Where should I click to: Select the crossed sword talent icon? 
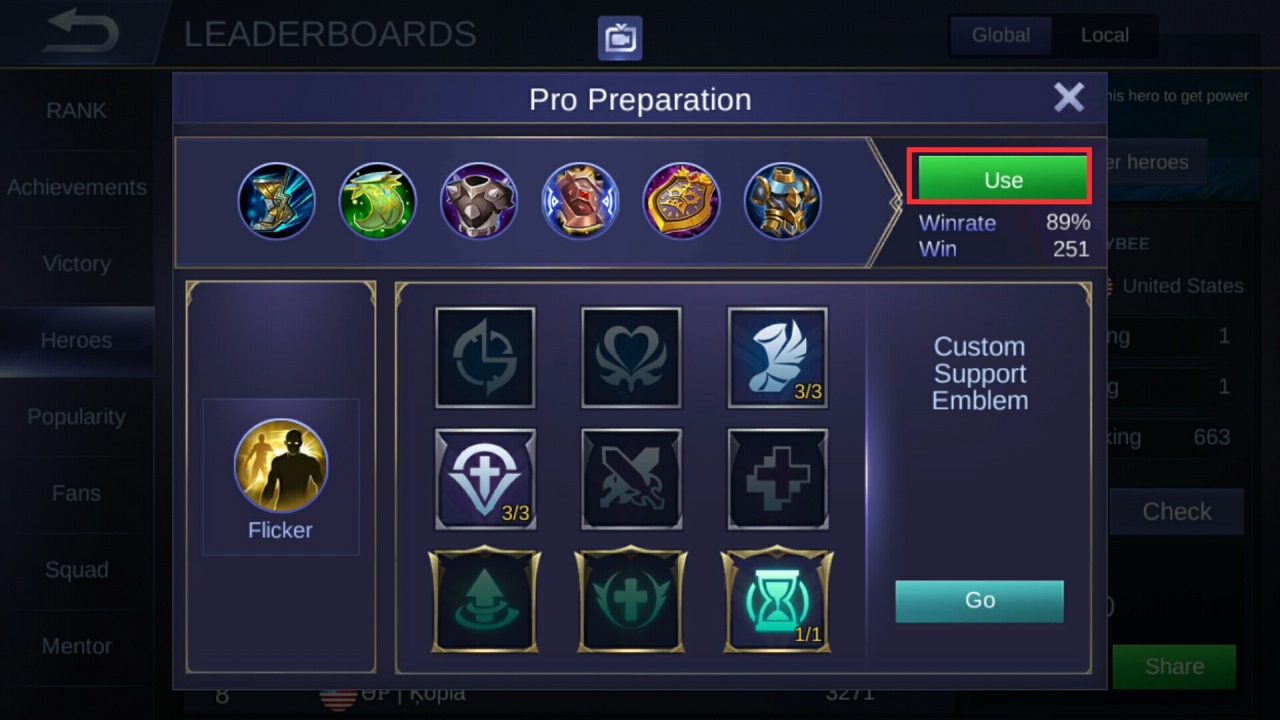point(631,479)
